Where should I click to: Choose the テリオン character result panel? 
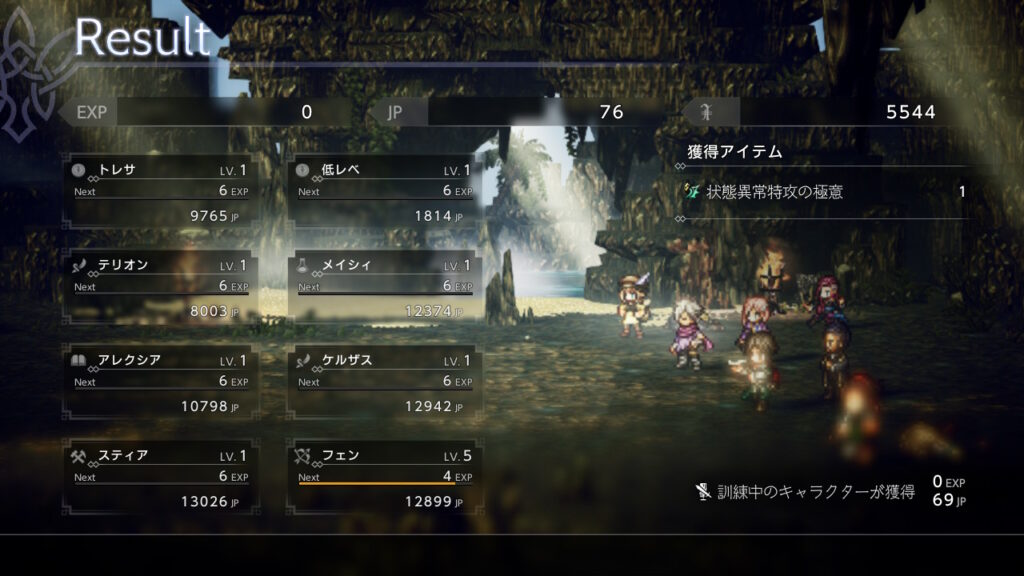coord(160,287)
